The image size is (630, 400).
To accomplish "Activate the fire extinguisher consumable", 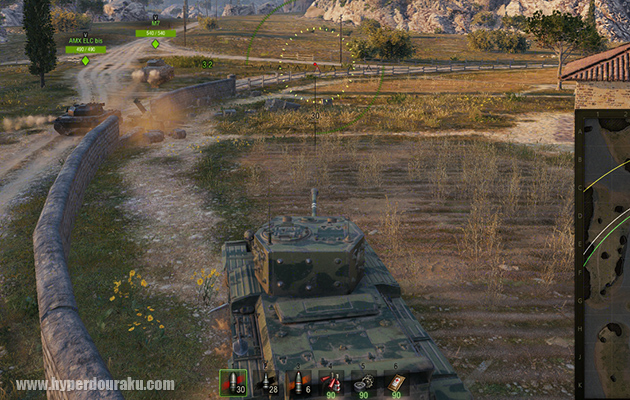I will tap(331, 383).
